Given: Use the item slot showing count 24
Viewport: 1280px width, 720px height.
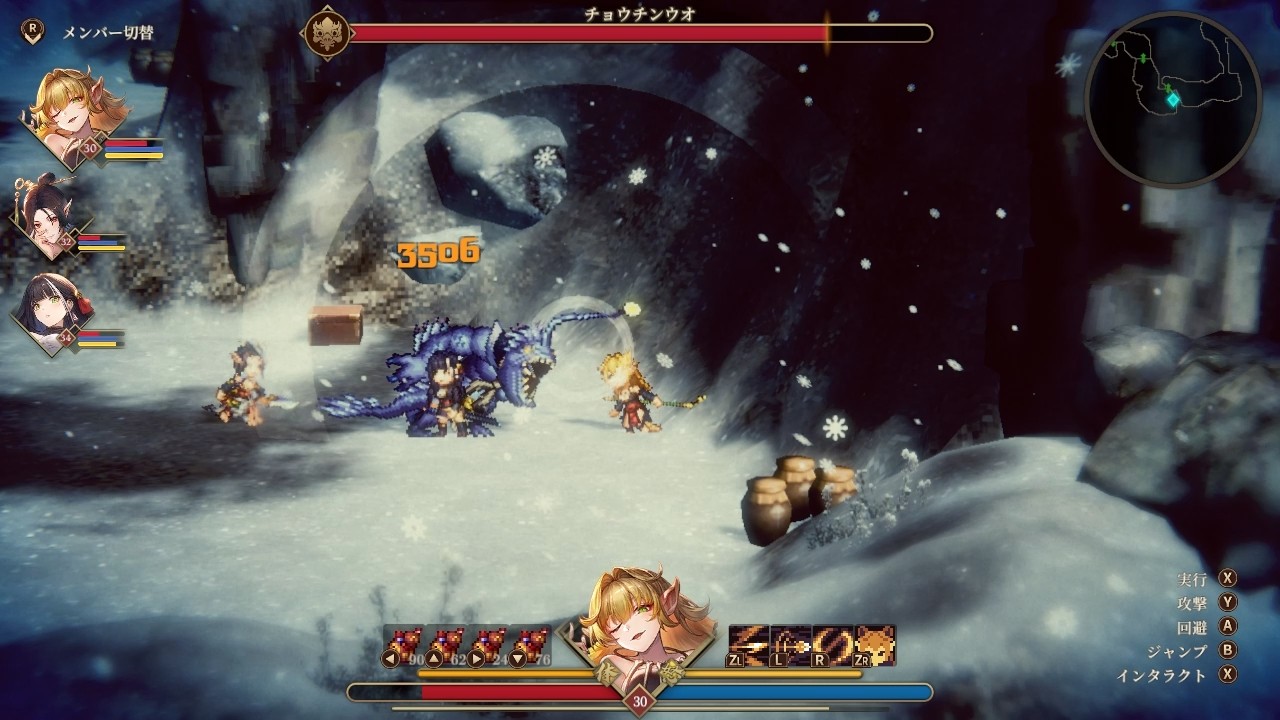Looking at the screenshot, I should click(488, 645).
